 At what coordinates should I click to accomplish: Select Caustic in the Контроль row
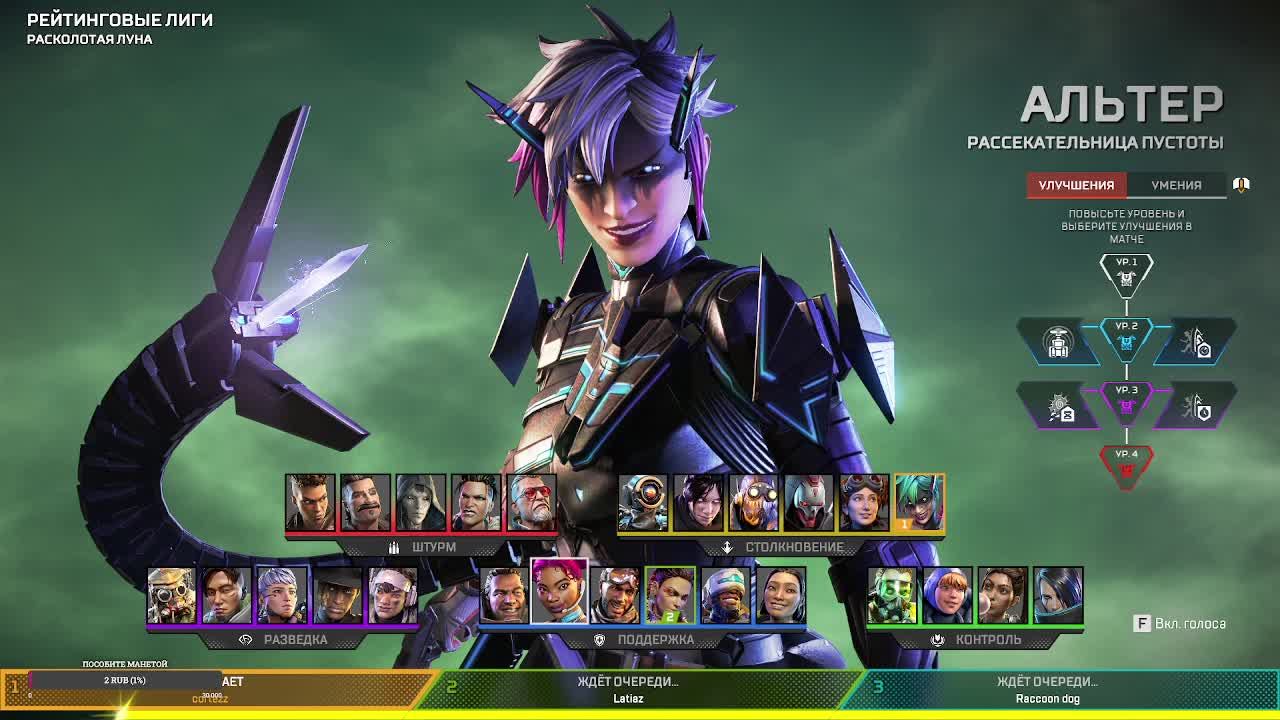(892, 595)
